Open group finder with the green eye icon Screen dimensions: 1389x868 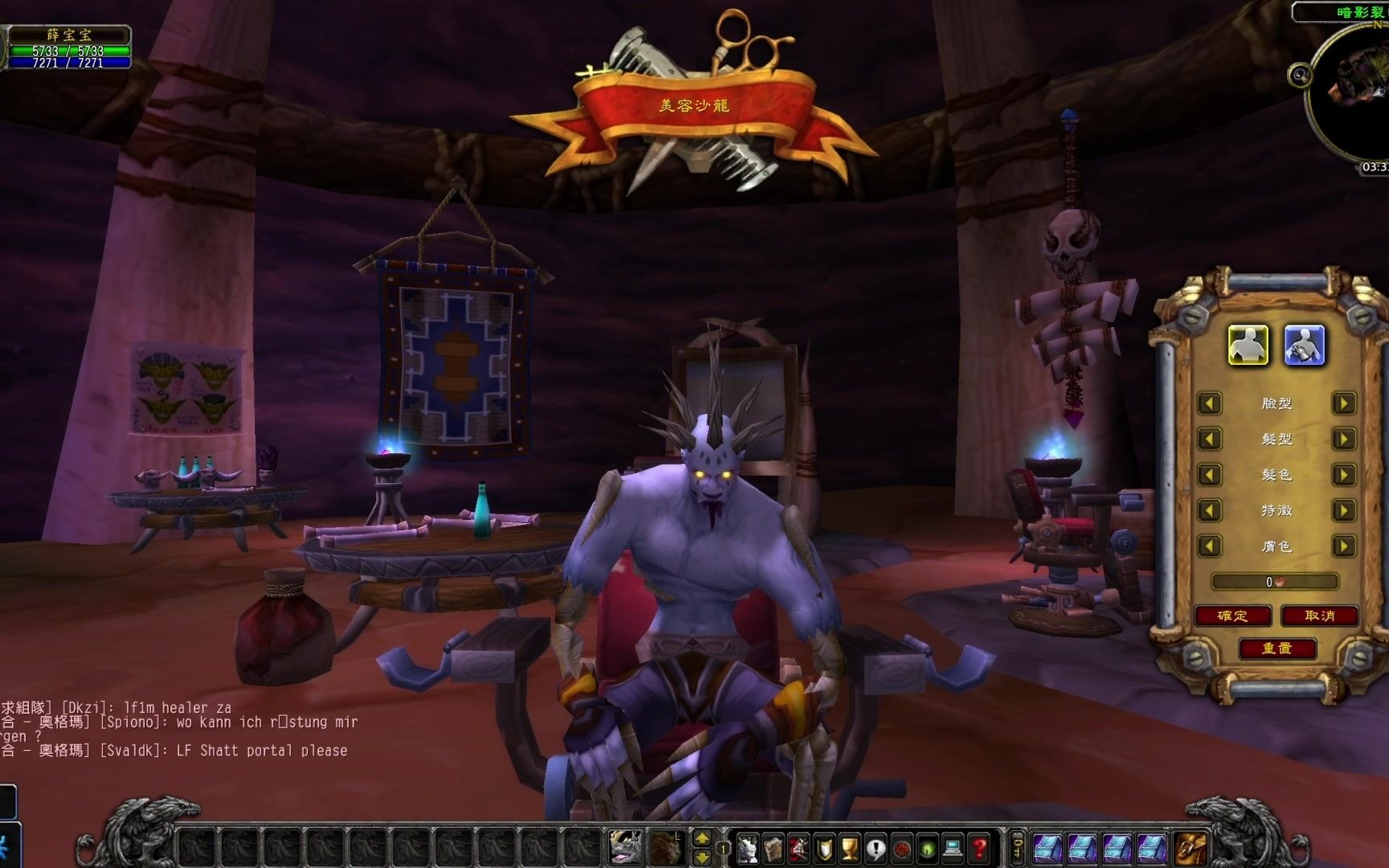pos(926,848)
